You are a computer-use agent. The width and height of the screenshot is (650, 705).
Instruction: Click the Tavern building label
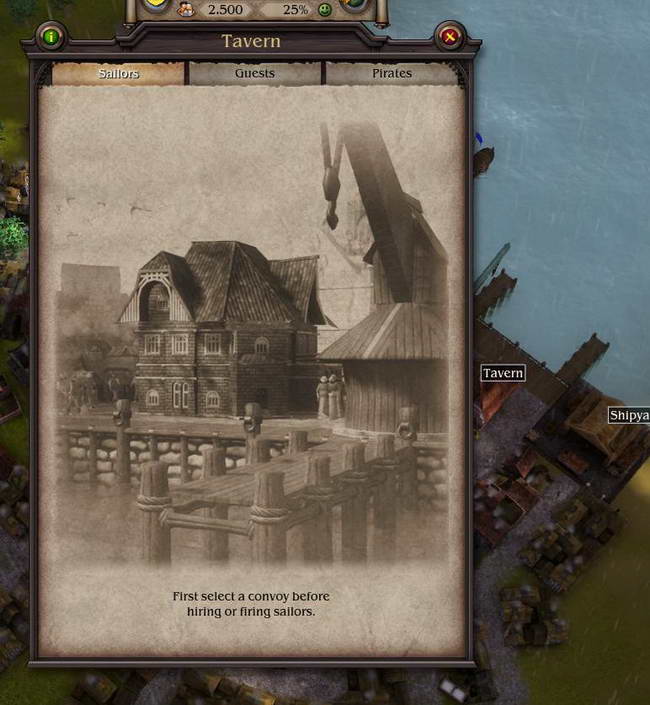[x=503, y=373]
